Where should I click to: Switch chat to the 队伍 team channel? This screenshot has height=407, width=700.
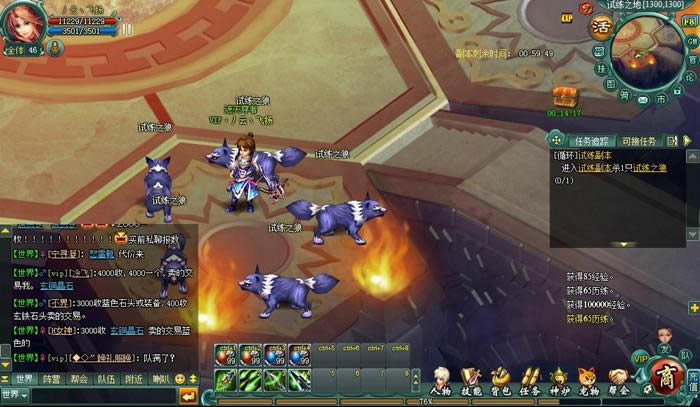106,379
